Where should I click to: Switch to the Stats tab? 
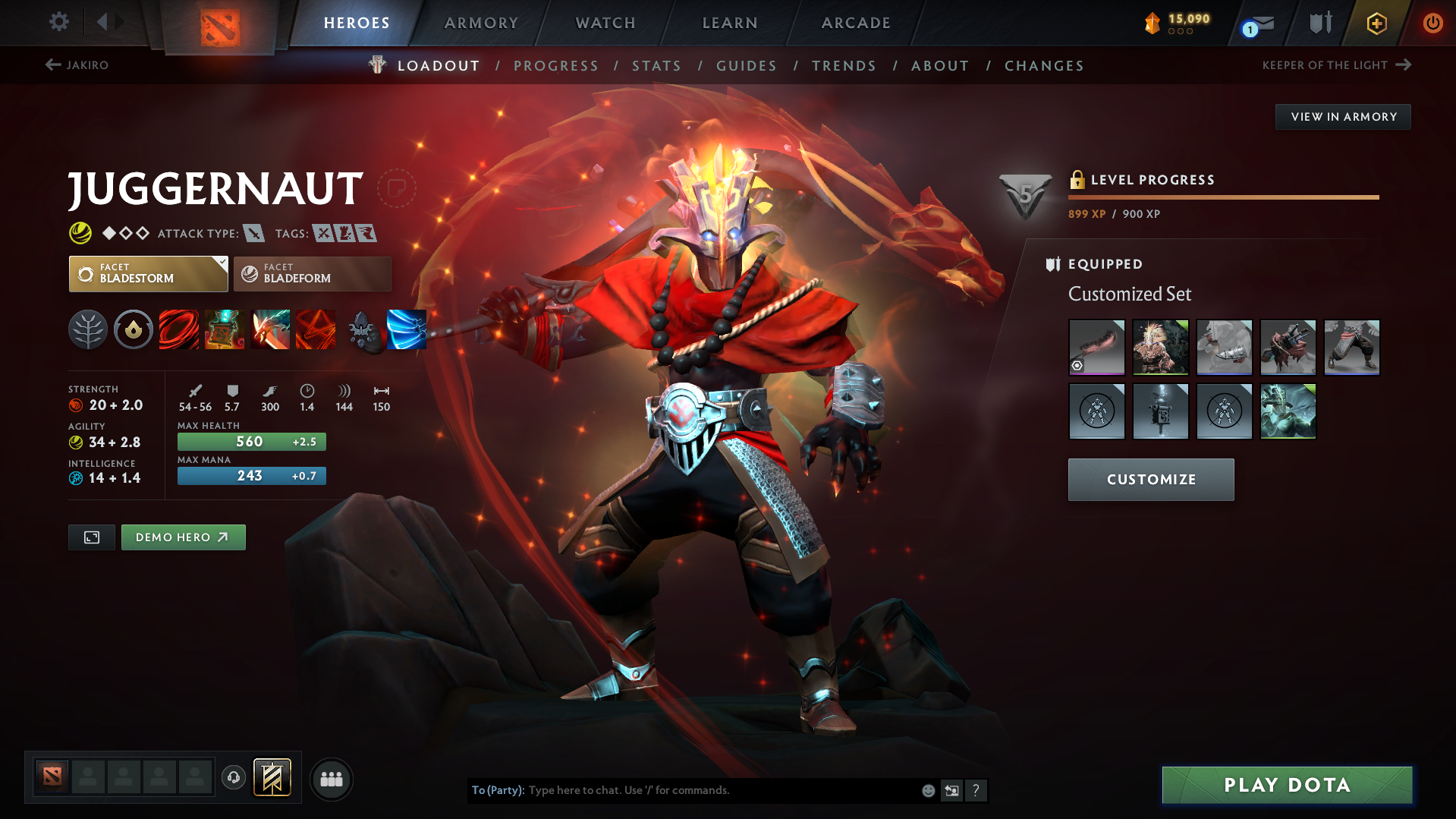(656, 66)
